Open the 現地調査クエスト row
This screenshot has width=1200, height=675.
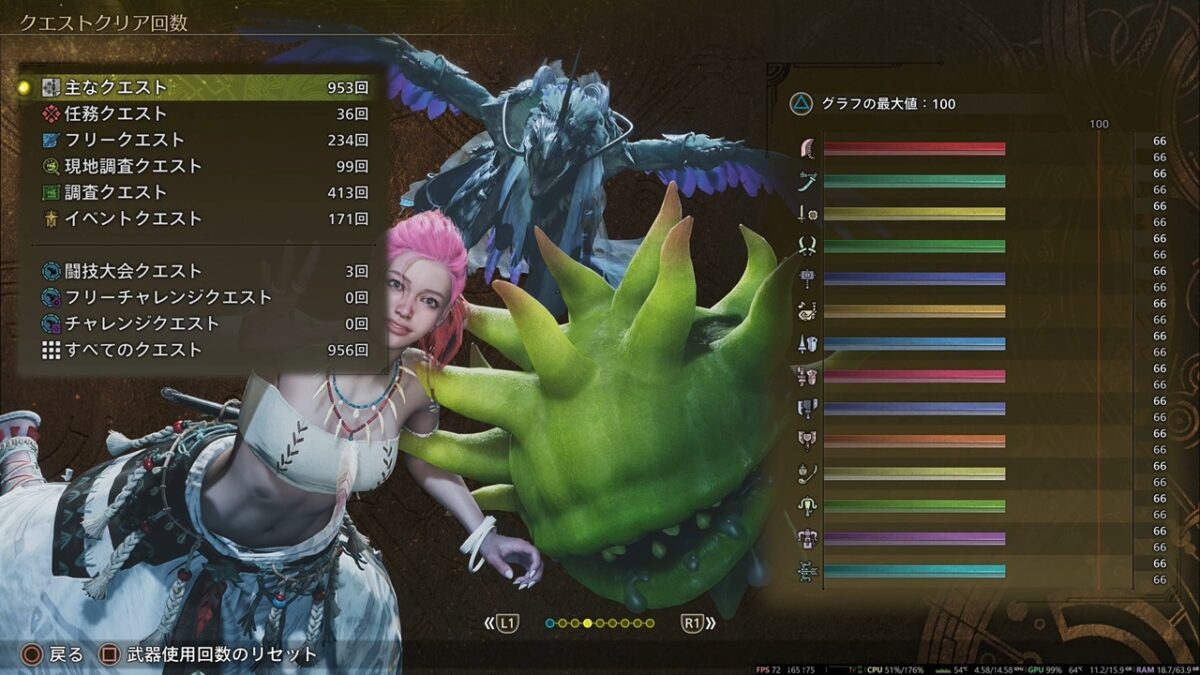(200, 166)
